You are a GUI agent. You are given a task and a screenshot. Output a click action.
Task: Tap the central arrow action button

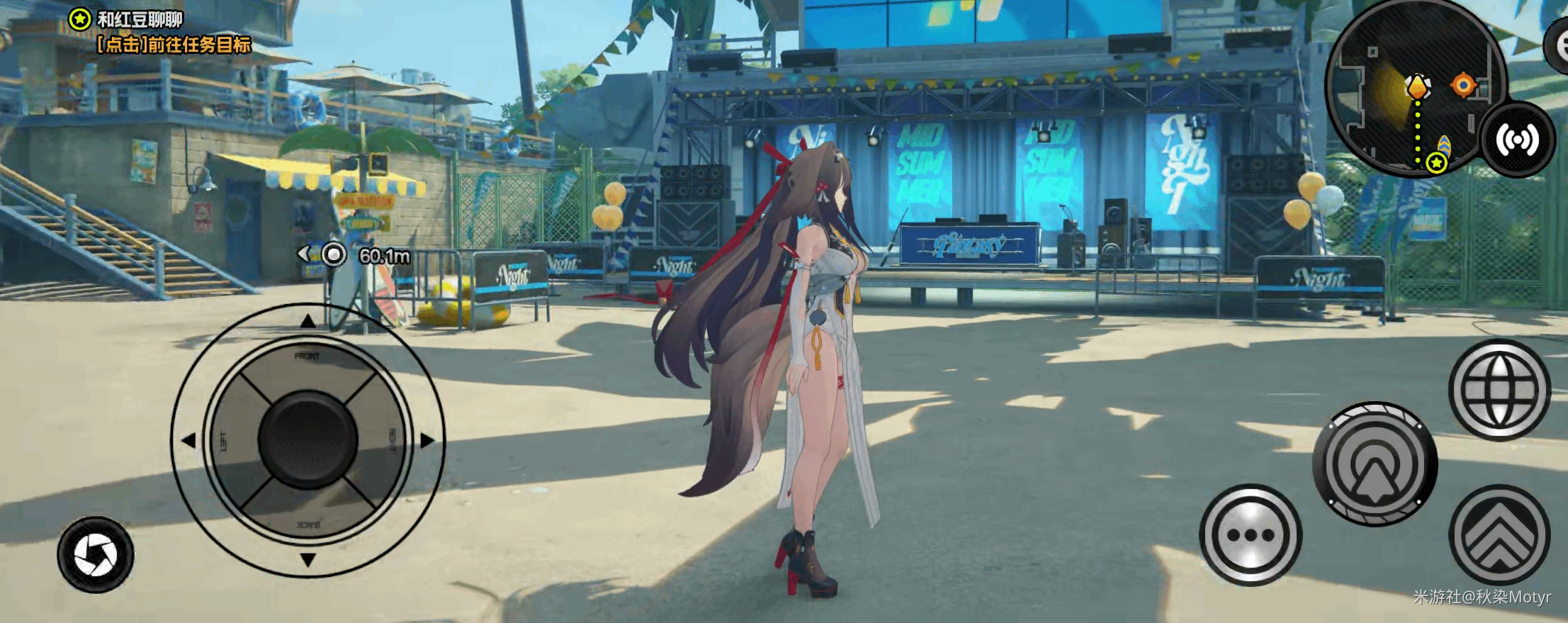pos(1375,465)
